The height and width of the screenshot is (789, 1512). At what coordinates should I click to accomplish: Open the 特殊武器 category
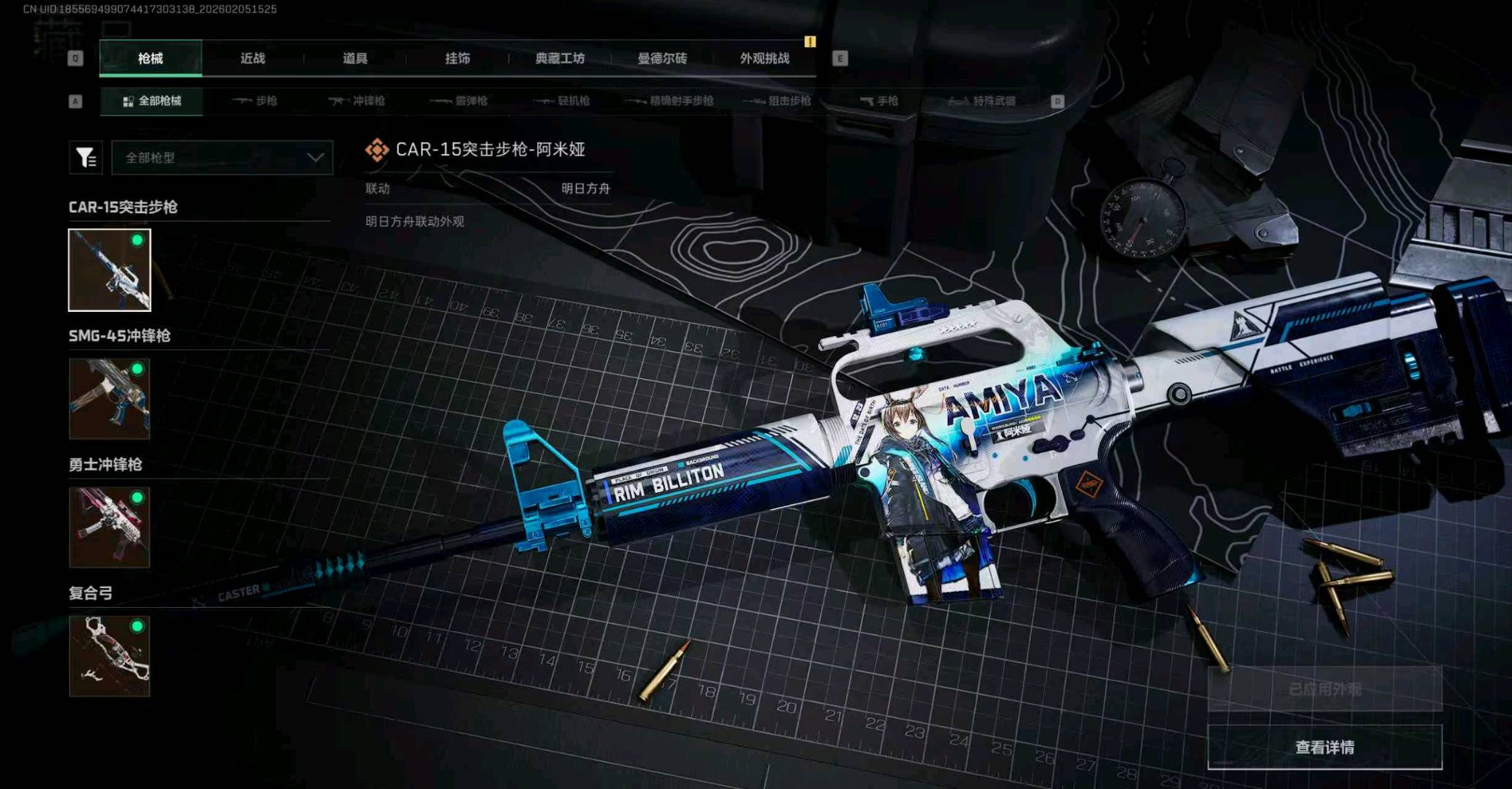(982, 101)
